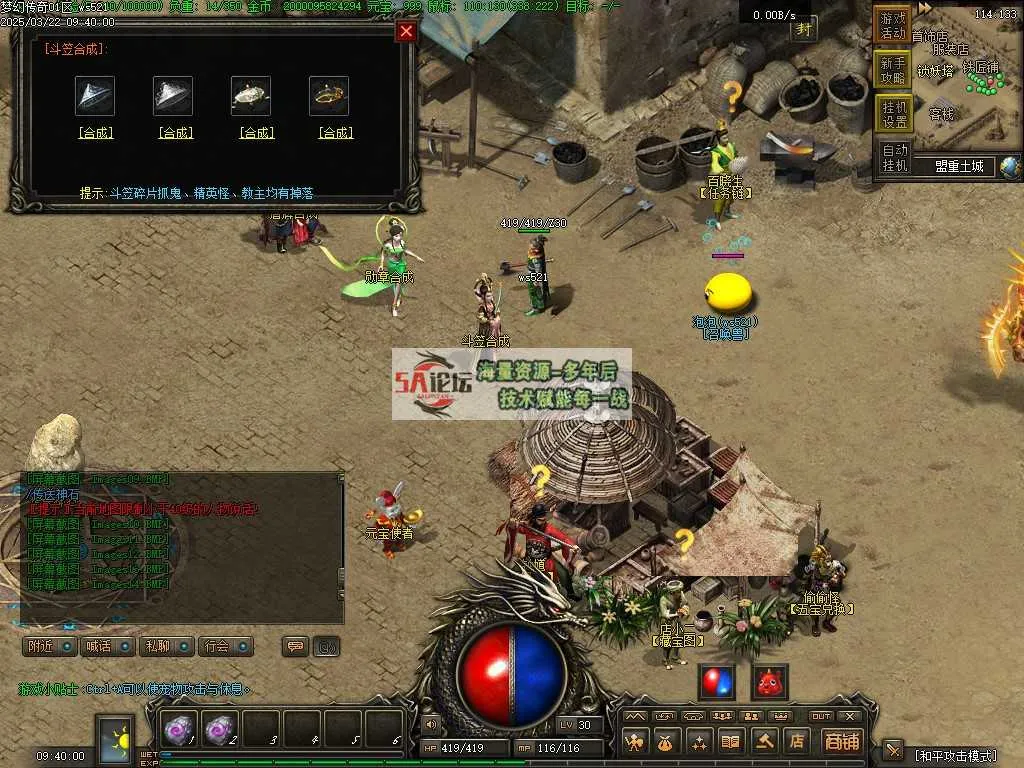Open the bag icon in the bottom toolbar
Image resolution: width=1024 pixels, height=768 pixels.
[x=665, y=741]
